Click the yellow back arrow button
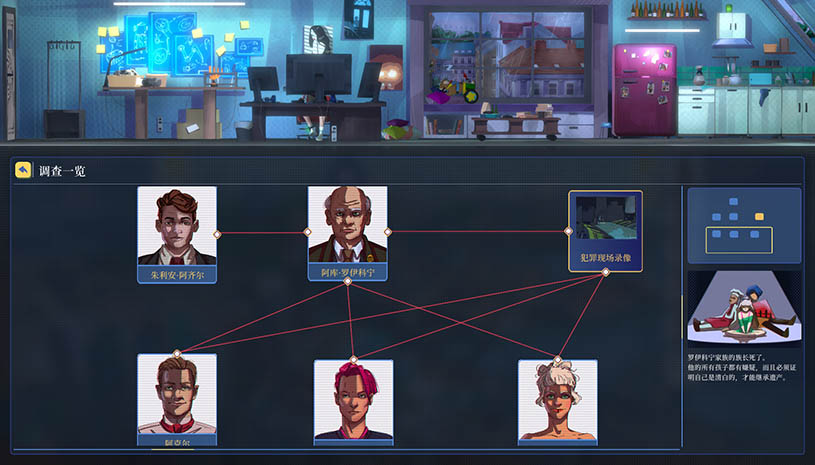 (23, 170)
